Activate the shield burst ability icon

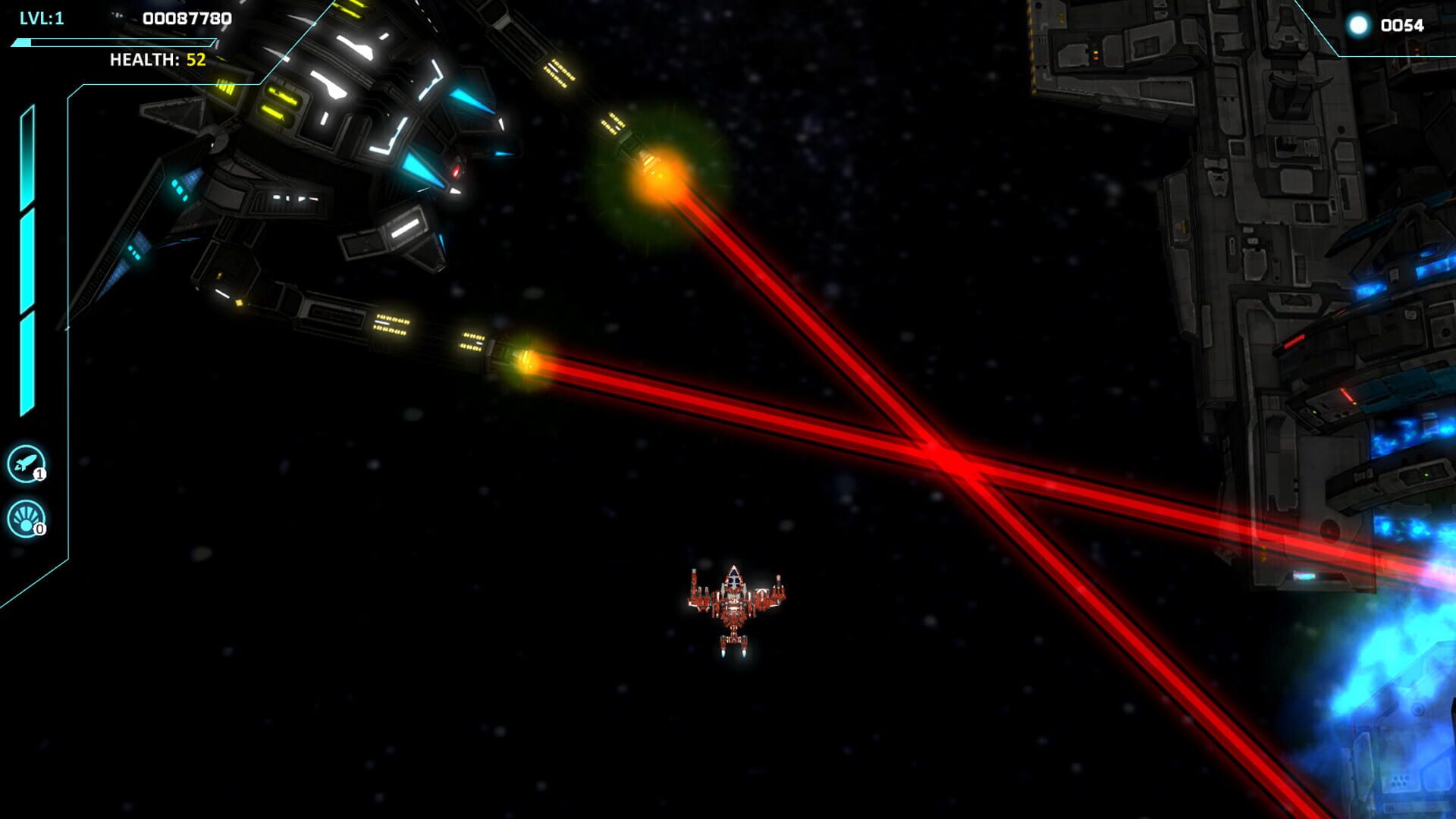(26, 518)
